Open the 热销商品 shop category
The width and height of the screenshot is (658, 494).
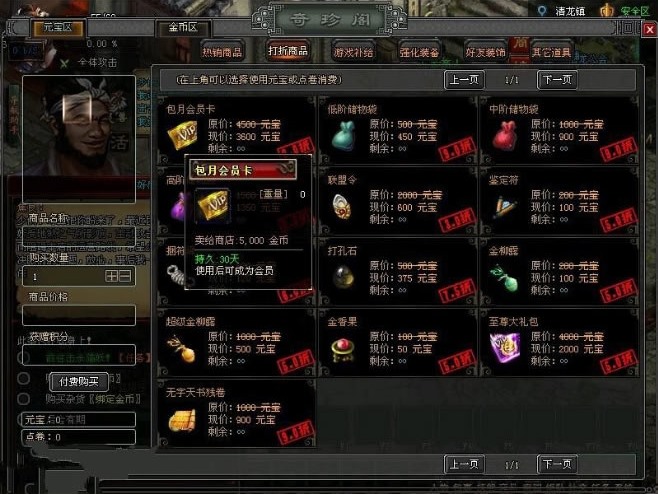point(221,51)
